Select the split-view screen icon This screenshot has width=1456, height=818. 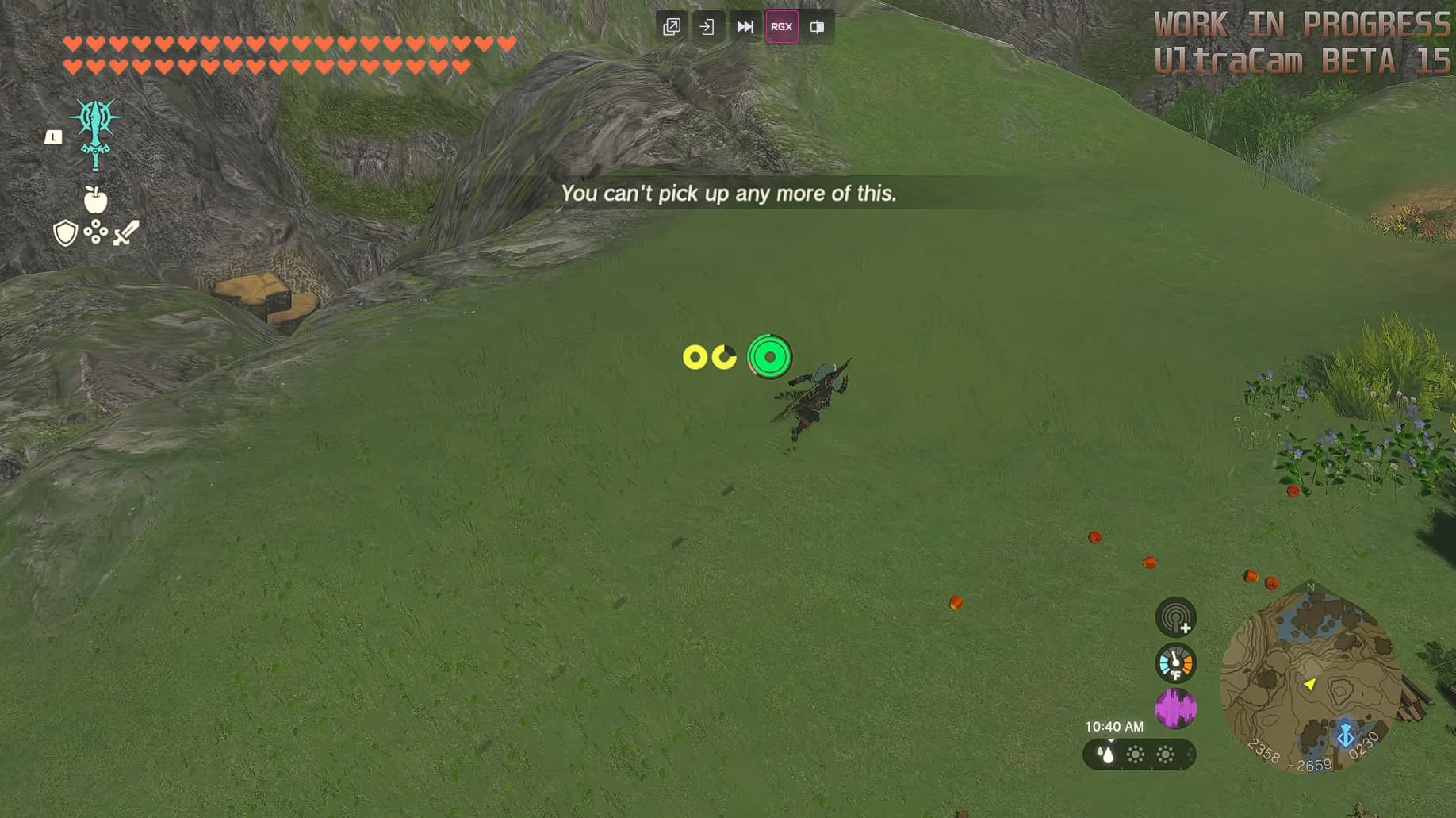[x=818, y=26]
